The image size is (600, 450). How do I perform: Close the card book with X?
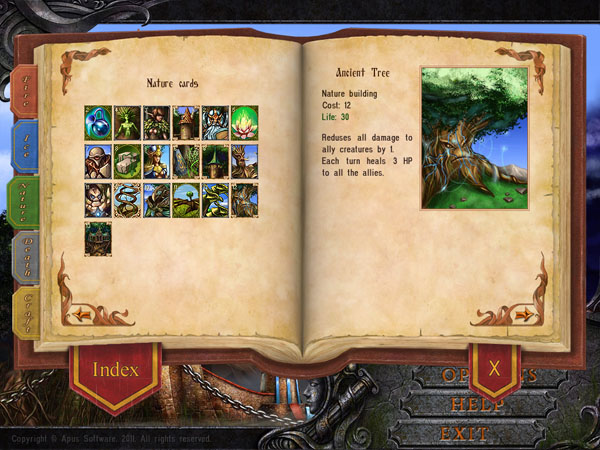(494, 367)
